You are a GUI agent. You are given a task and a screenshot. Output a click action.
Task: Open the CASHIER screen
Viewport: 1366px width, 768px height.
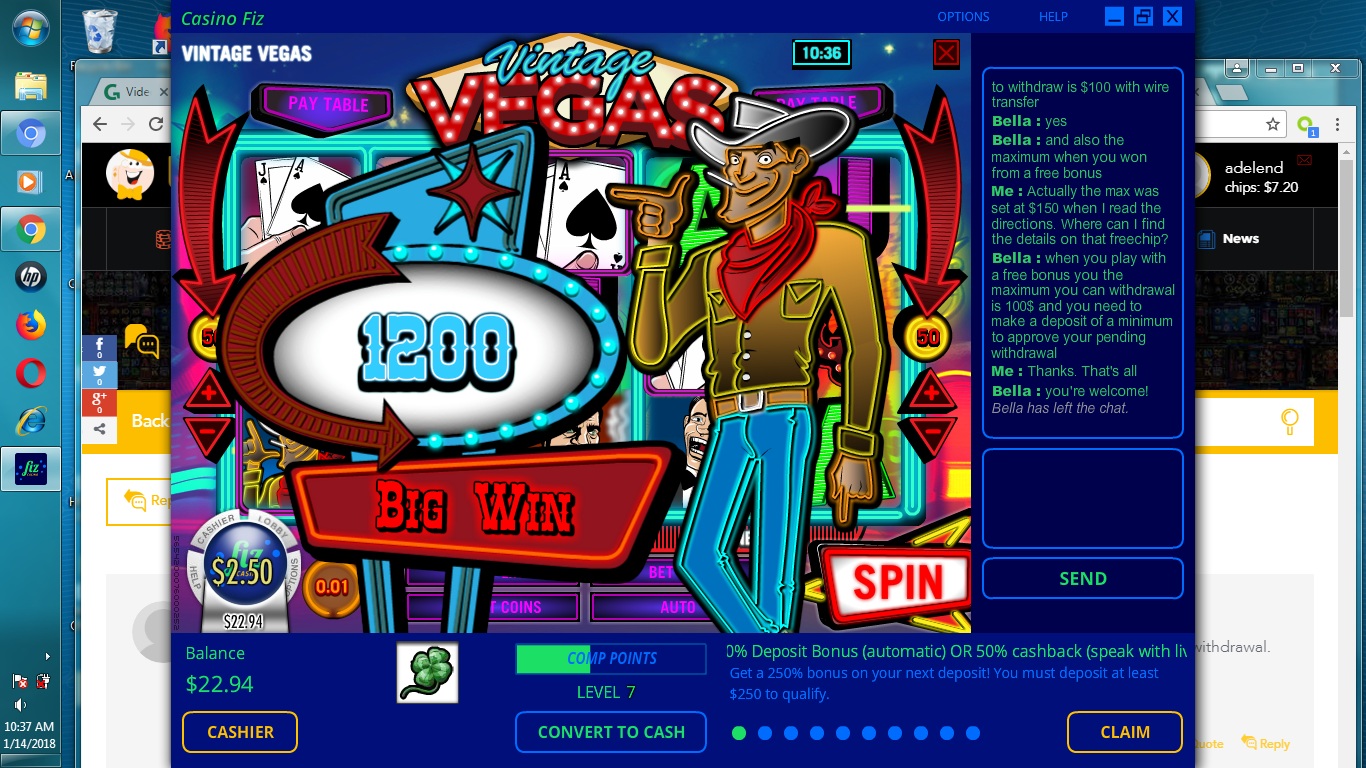239,732
